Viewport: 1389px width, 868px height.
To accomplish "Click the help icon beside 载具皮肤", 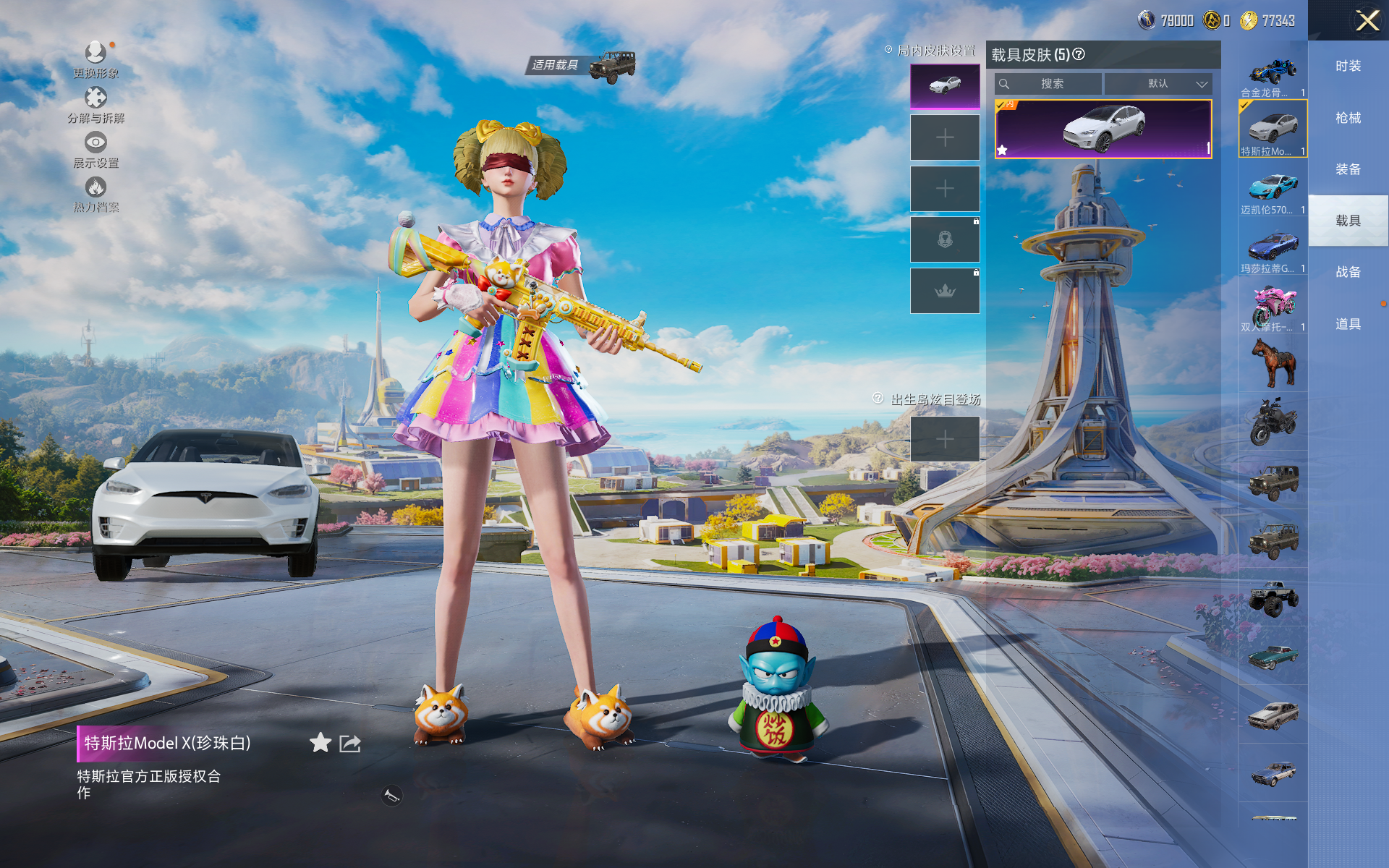I will click(1079, 54).
